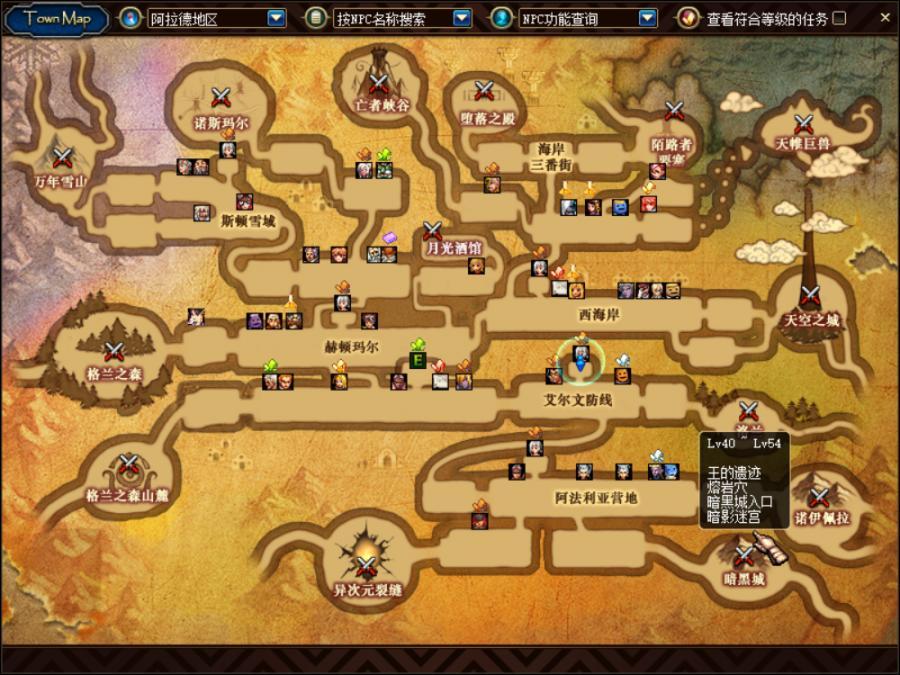The image size is (900, 675).
Task: Expand the NPC功能查询 dropdown
Action: [647, 18]
